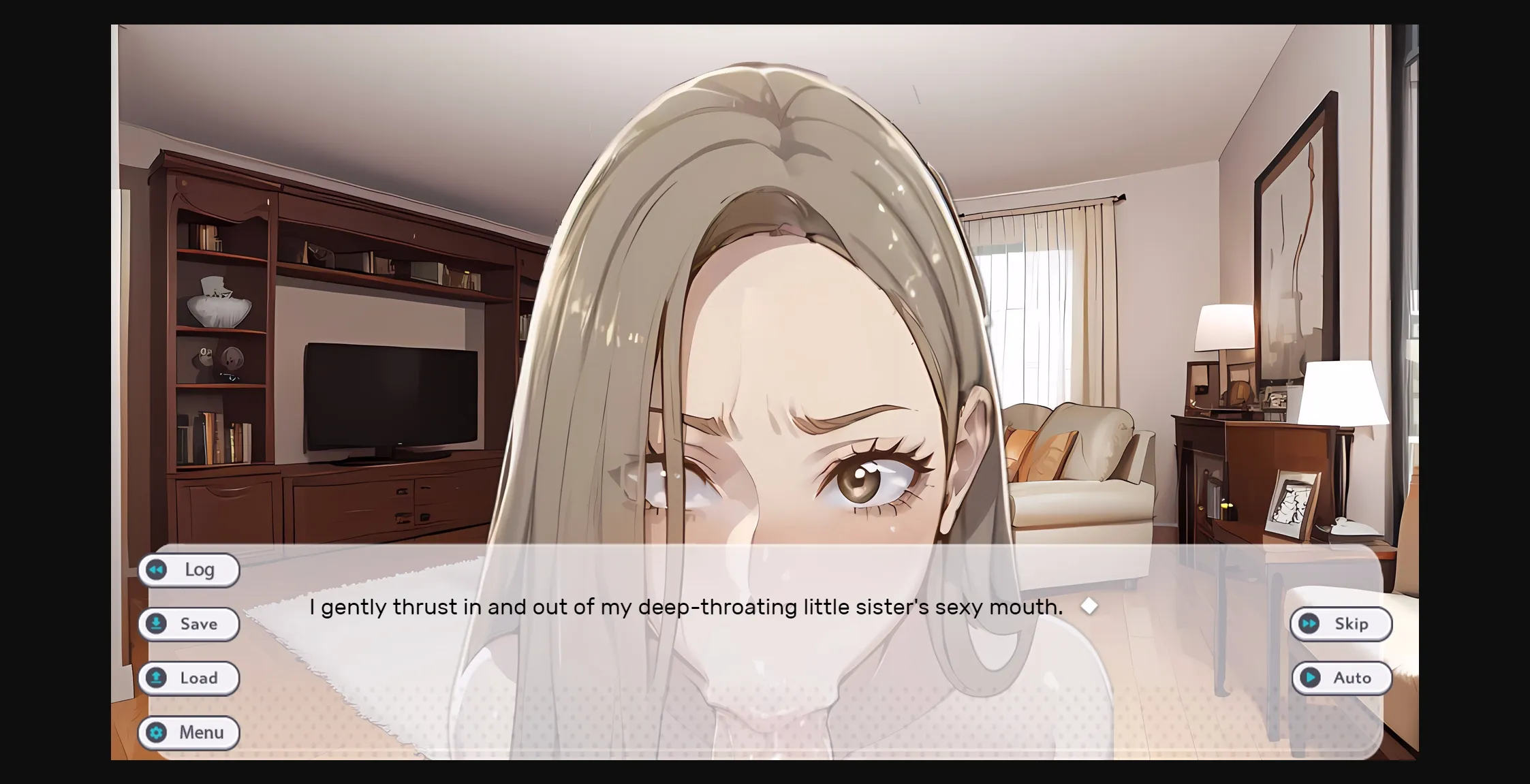This screenshot has width=1530, height=784.
Task: Click the diamond continue indicator
Action: point(1089,606)
